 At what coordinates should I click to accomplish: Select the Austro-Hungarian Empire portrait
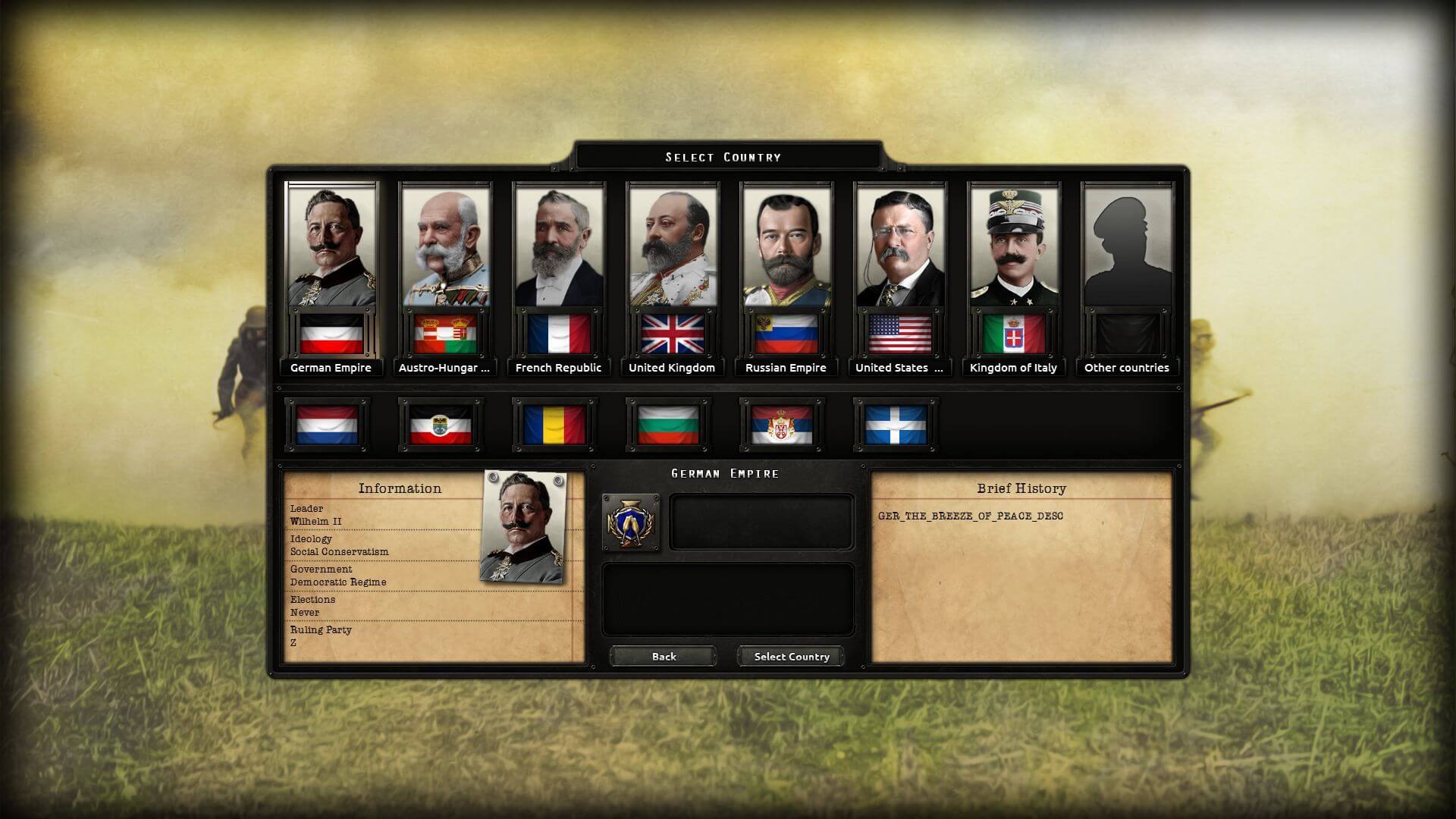pos(445,246)
